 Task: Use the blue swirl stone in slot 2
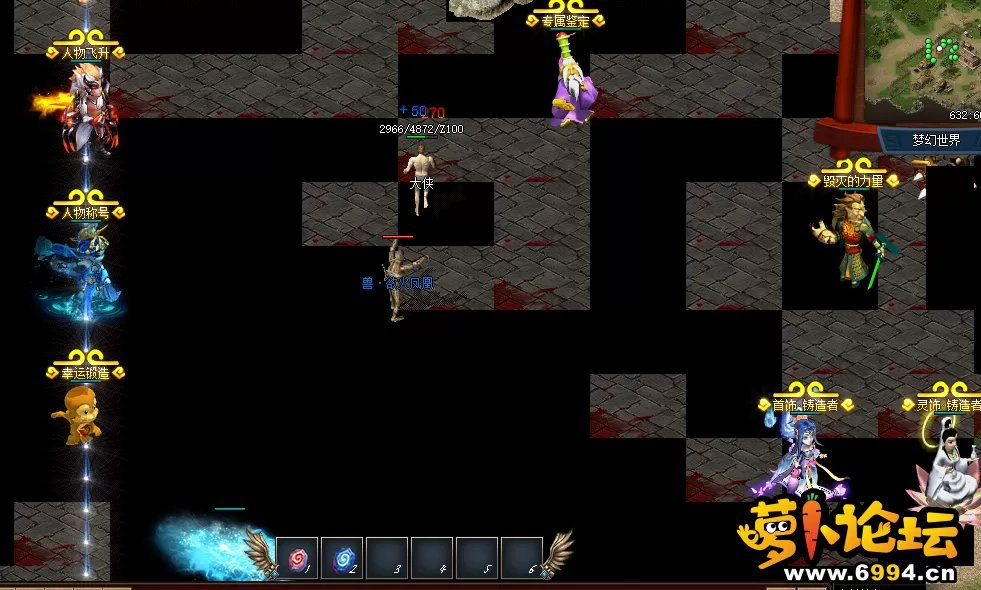tap(342, 558)
